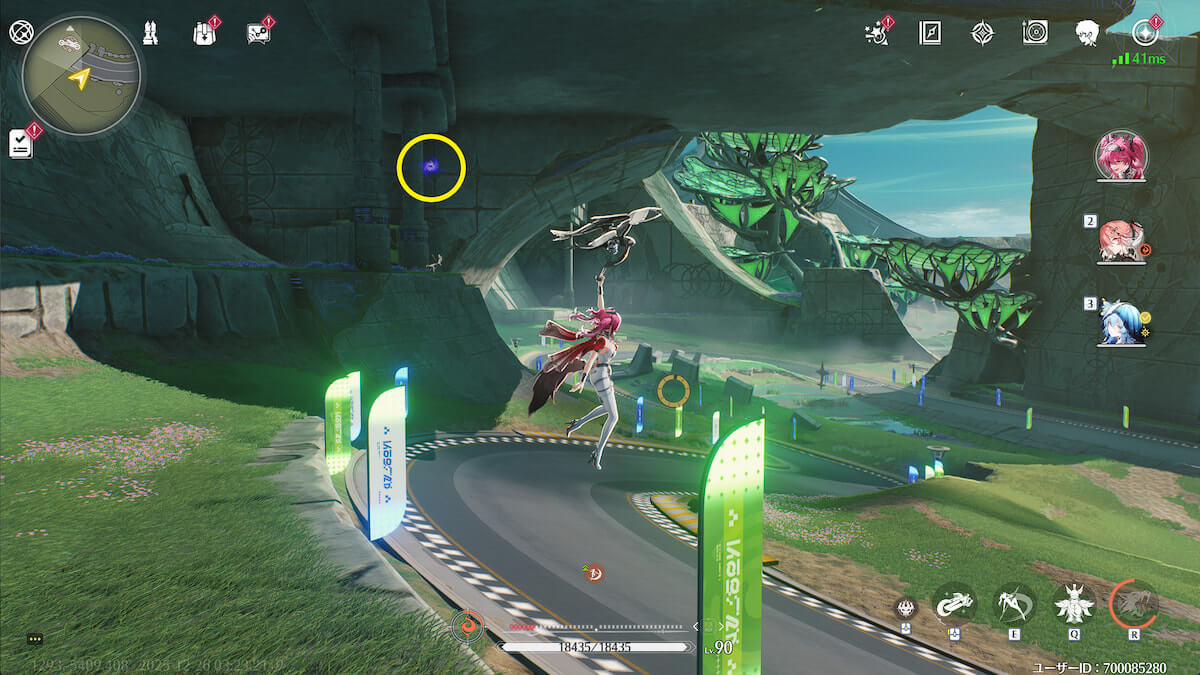
Task: Open the turntable record icon
Action: coord(1035,33)
